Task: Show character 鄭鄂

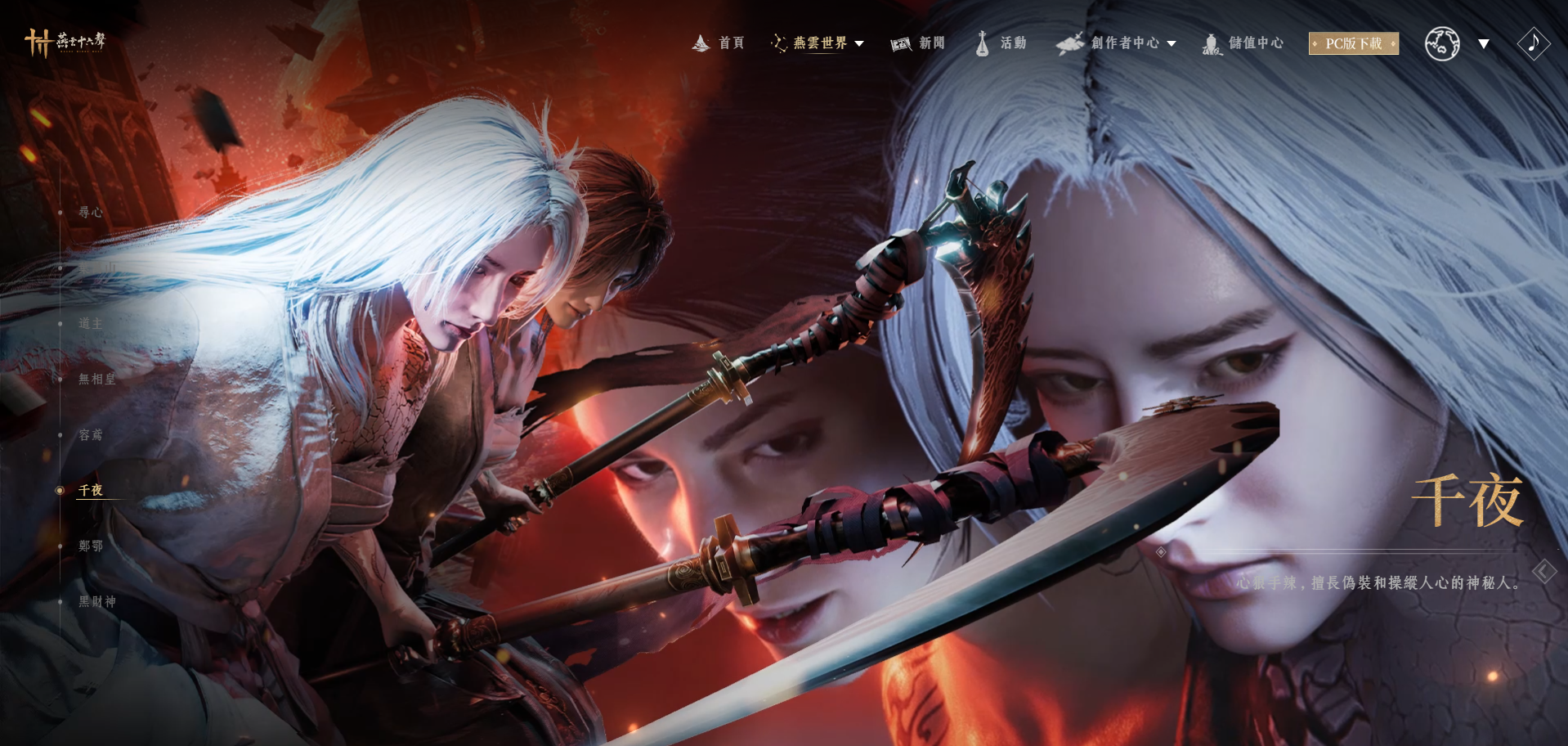Action: [90, 546]
